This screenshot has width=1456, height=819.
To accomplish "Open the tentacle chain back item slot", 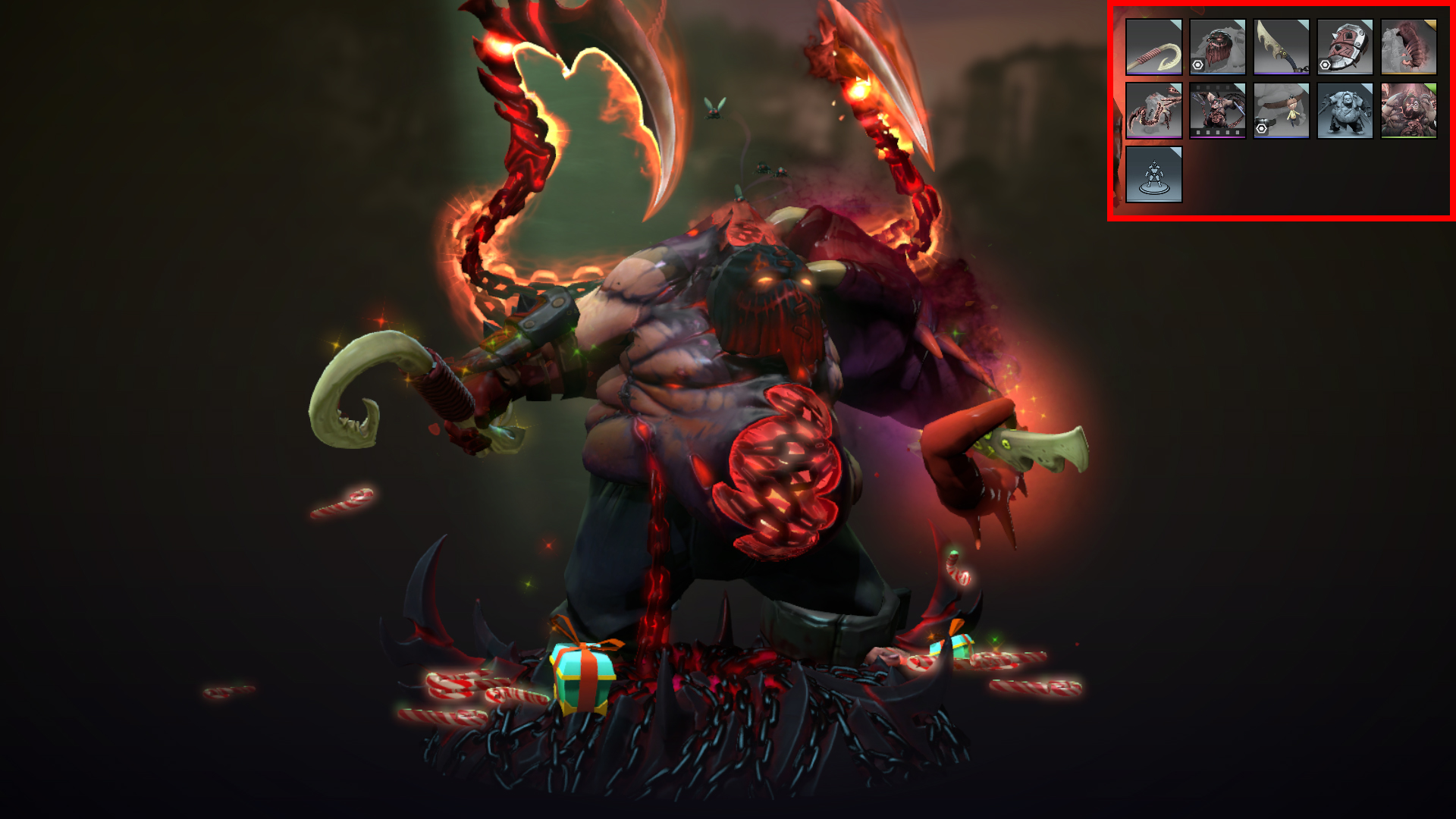I will point(1154,110).
